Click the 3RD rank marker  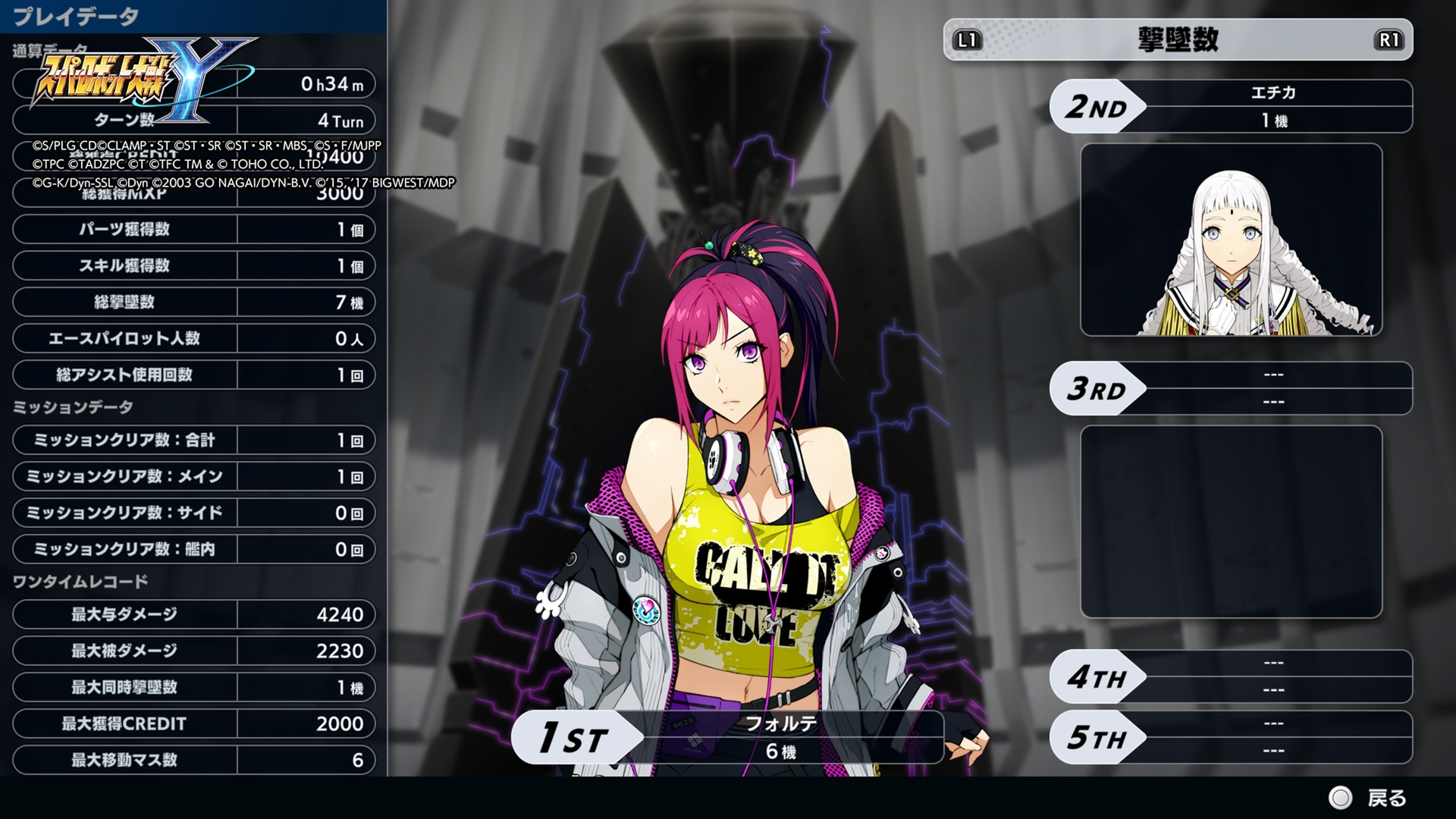point(1097,389)
